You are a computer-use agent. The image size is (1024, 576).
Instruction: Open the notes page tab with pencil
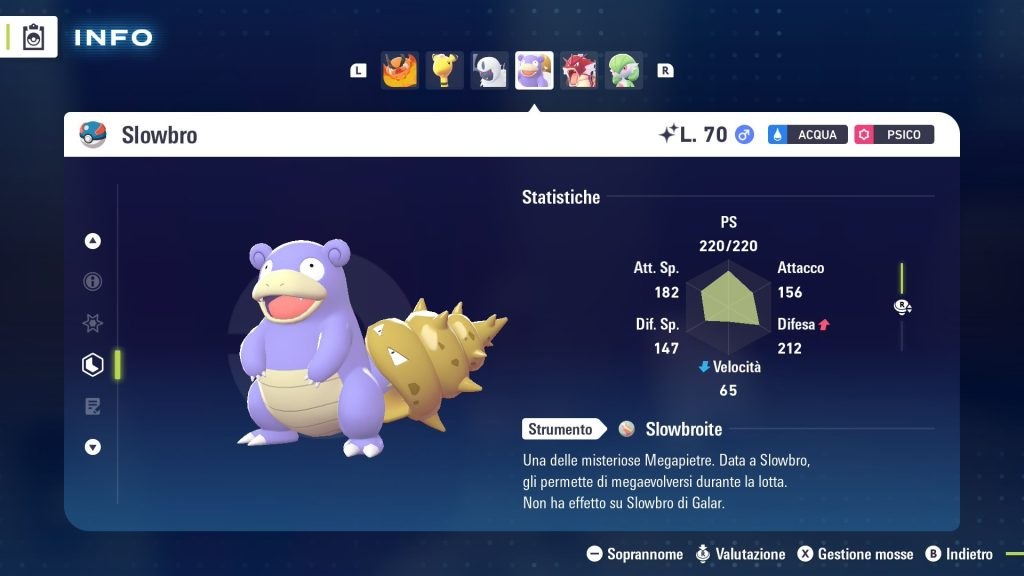click(93, 406)
